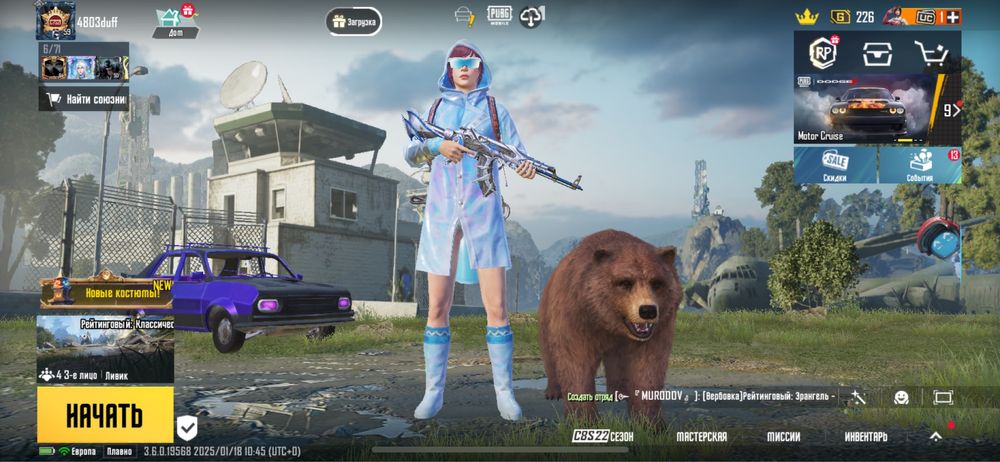Expand the bottom menu arrow
1000x462 pixels.
[x=935, y=437]
